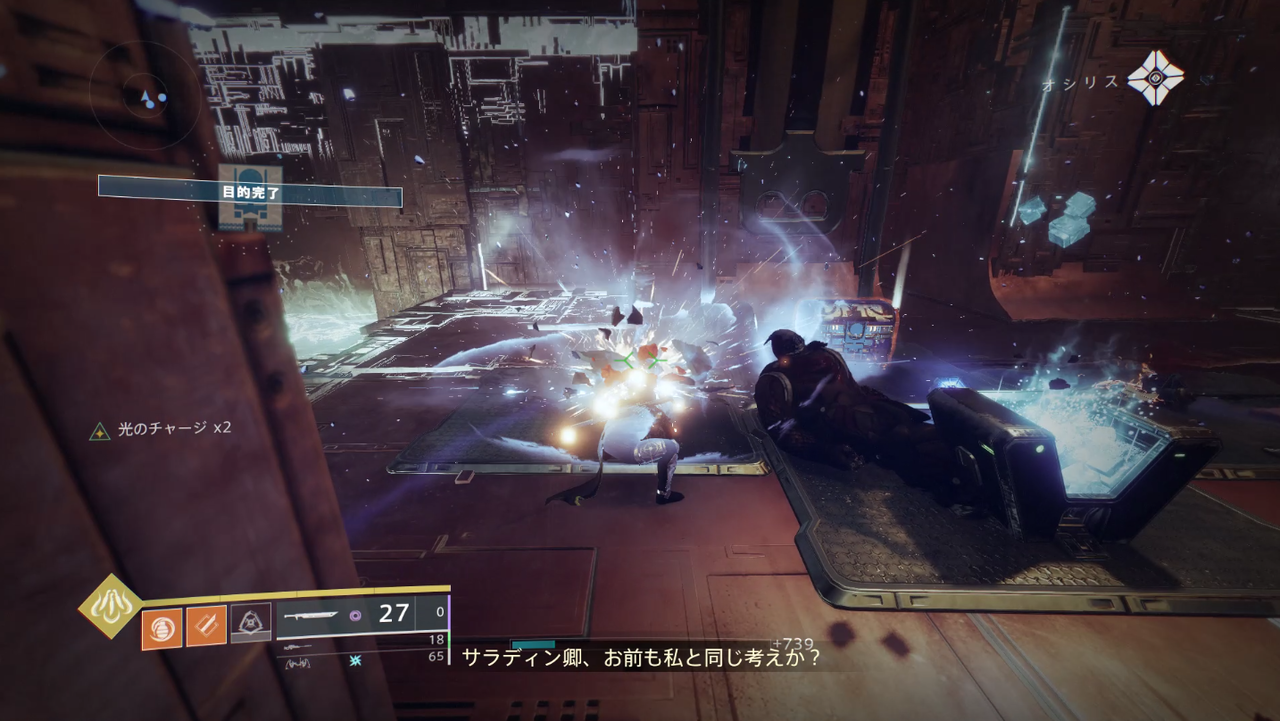1280x721 pixels.
Task: Click the 光のチャージ x2 buff indicator
Action: (x=161, y=430)
